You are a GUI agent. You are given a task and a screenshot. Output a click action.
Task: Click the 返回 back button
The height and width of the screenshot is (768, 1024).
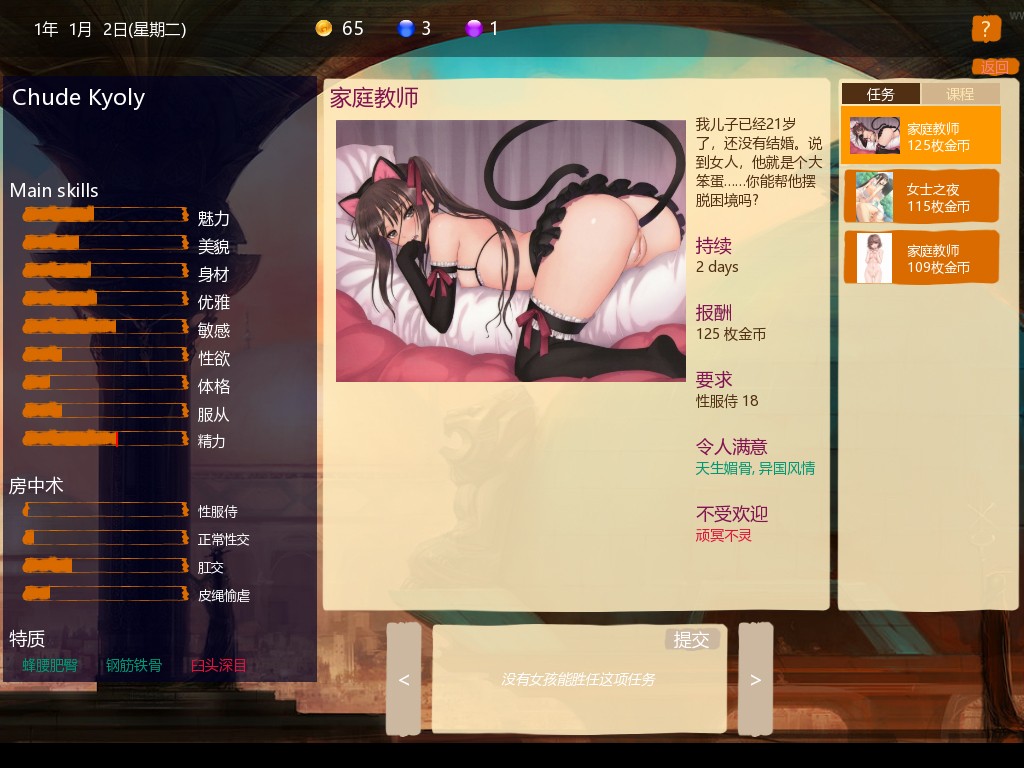[994, 67]
